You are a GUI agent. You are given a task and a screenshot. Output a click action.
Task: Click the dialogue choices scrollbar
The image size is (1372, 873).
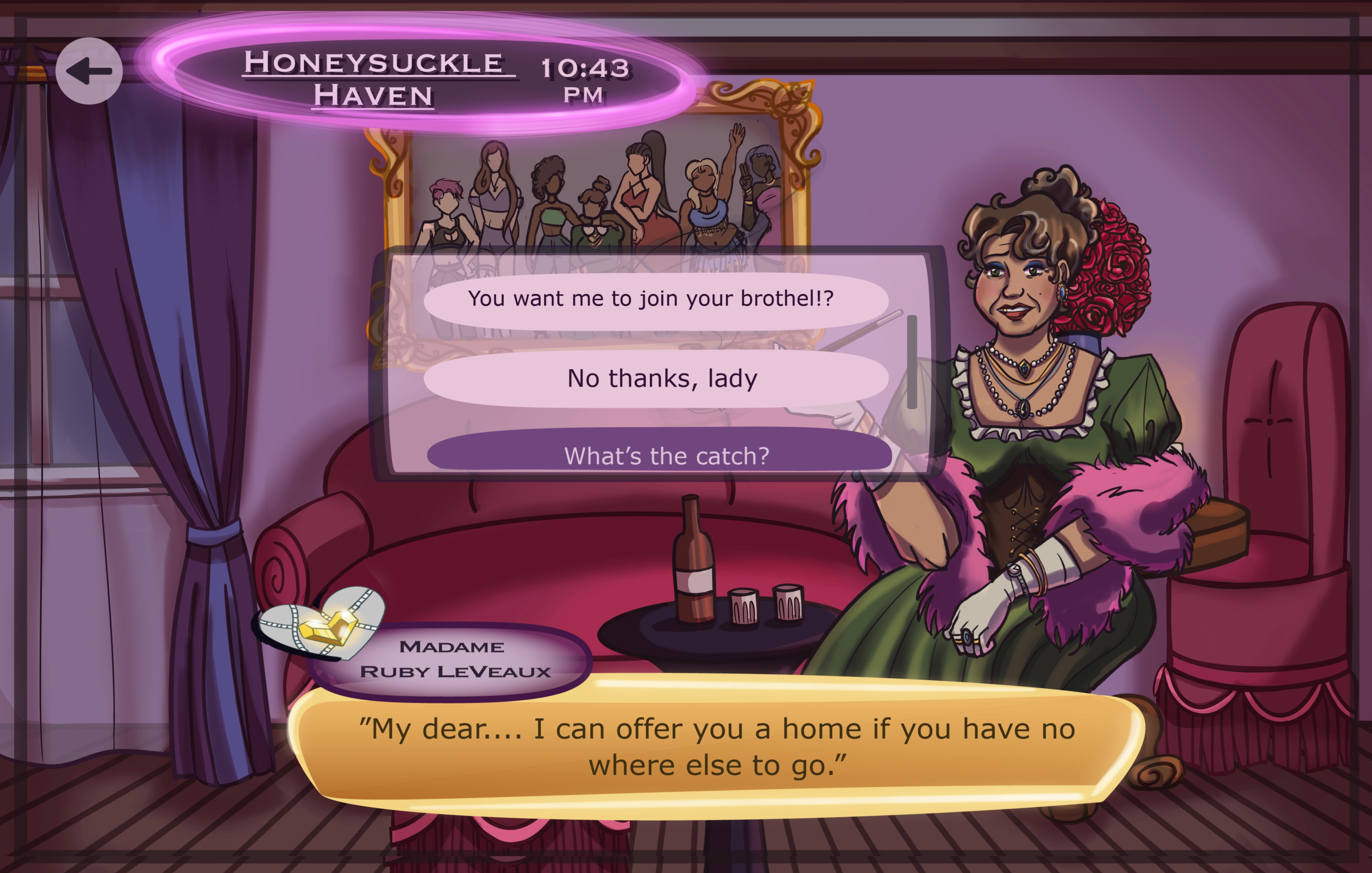tap(912, 362)
